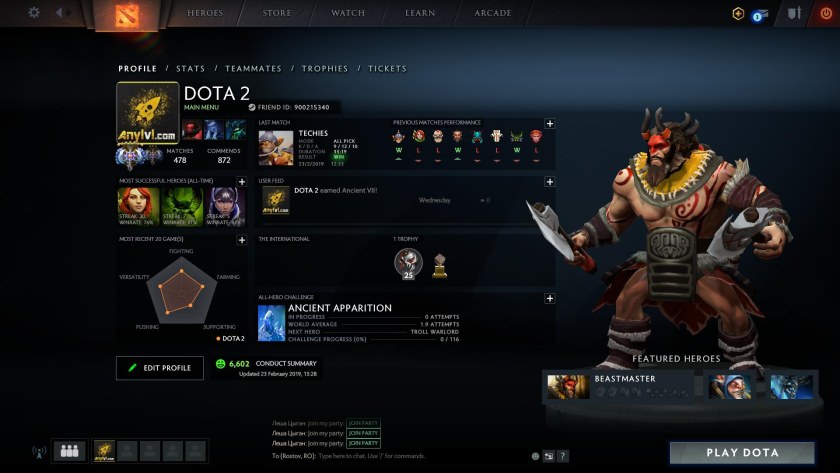Open the settings gear icon
Screen dimensions: 840x473
coord(34,13)
